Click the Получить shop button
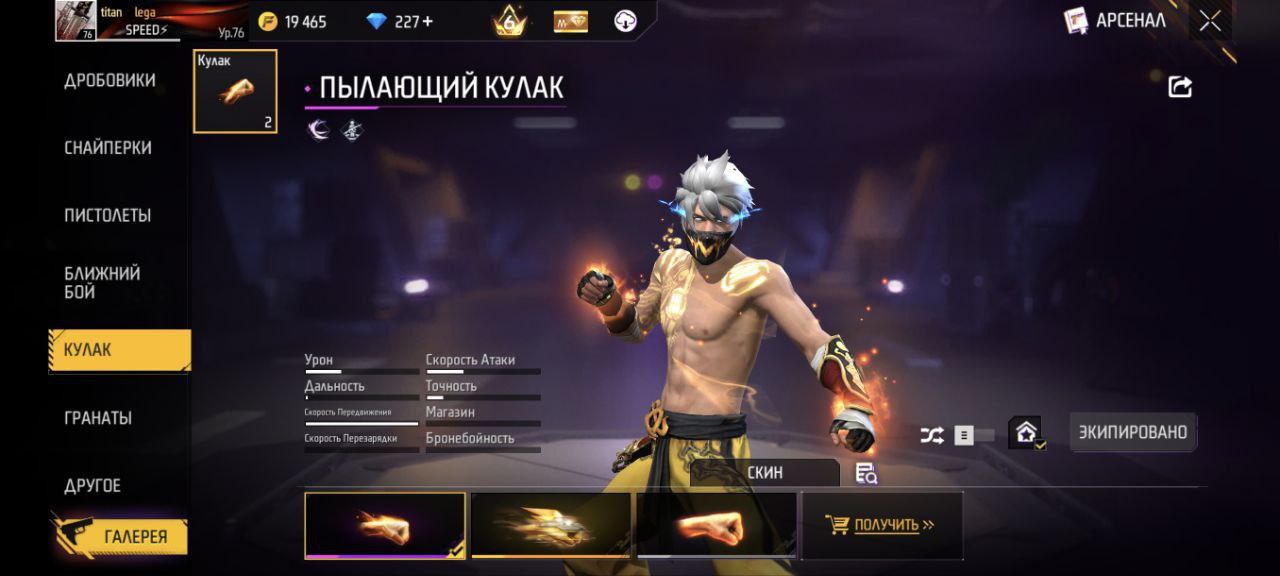 tap(882, 525)
